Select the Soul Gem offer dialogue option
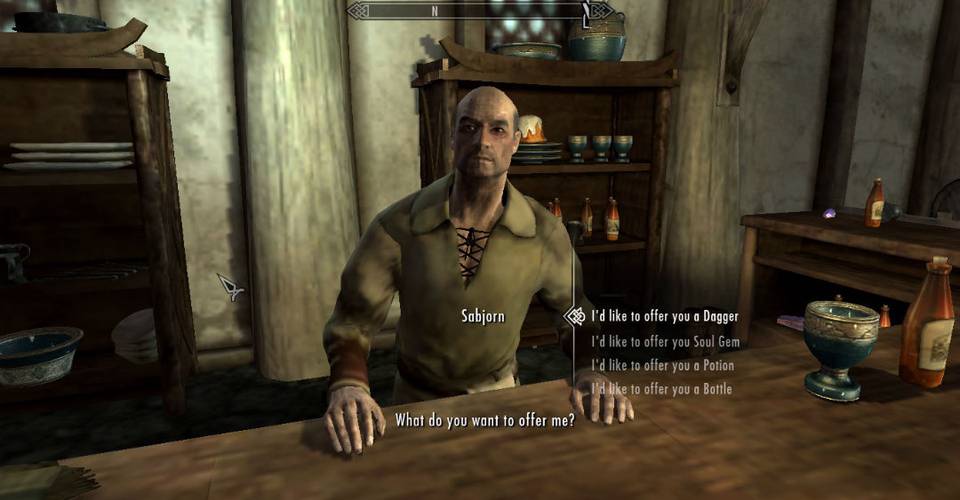The height and width of the screenshot is (500, 960). [x=664, y=341]
